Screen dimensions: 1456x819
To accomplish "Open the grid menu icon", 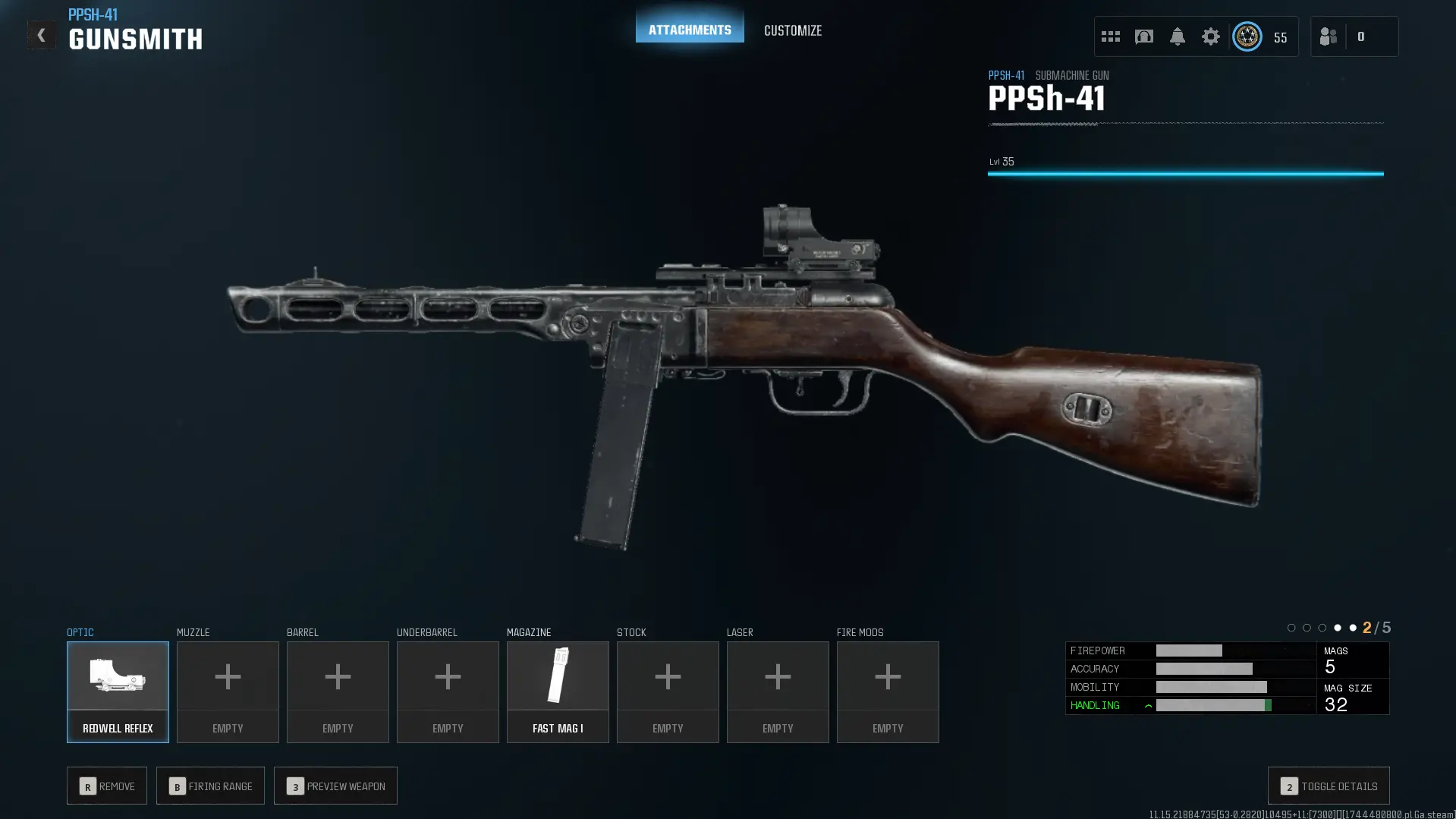I will click(x=1110, y=36).
